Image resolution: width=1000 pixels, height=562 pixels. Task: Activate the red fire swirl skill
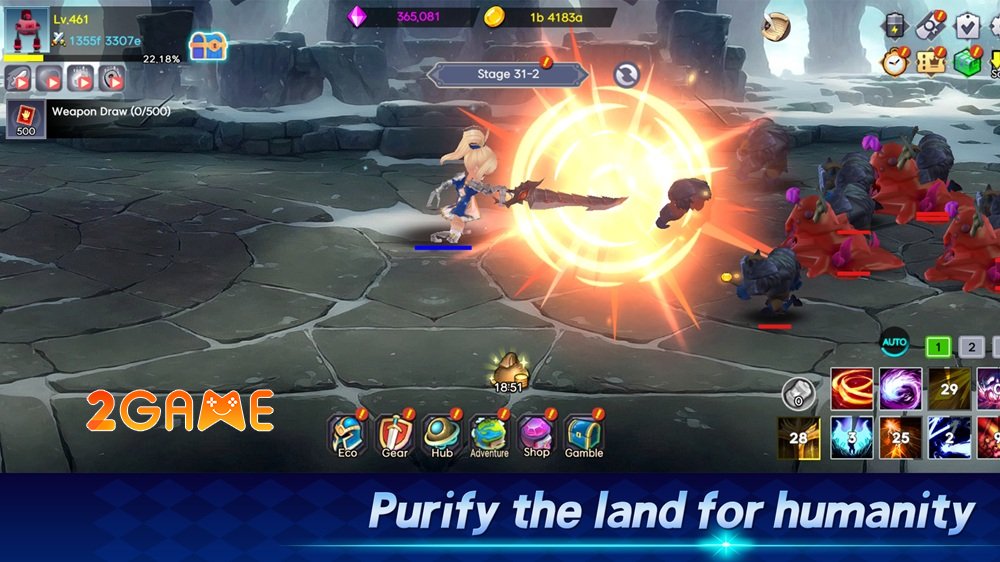click(852, 389)
